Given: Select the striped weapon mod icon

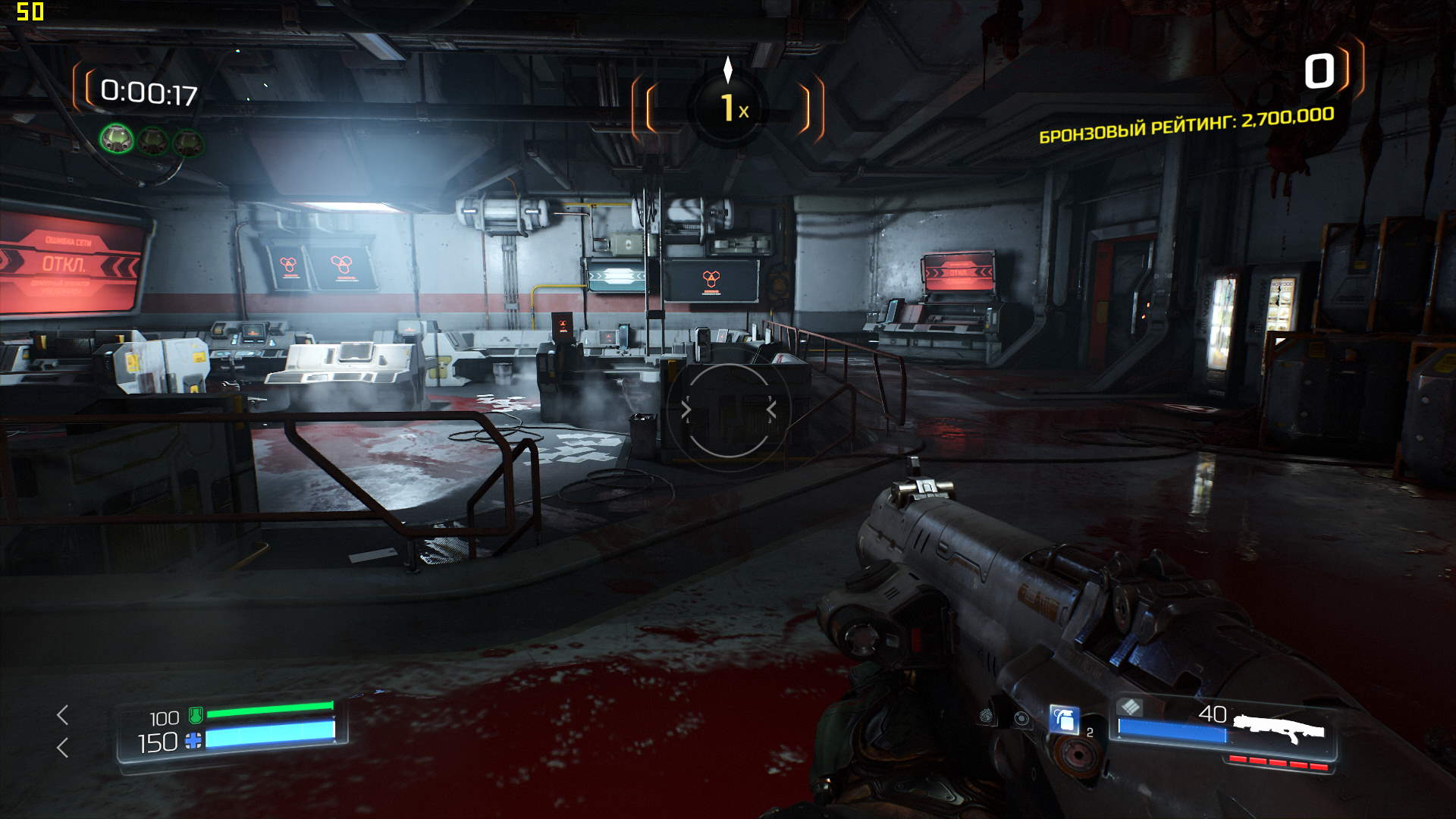Looking at the screenshot, I should [1130, 707].
